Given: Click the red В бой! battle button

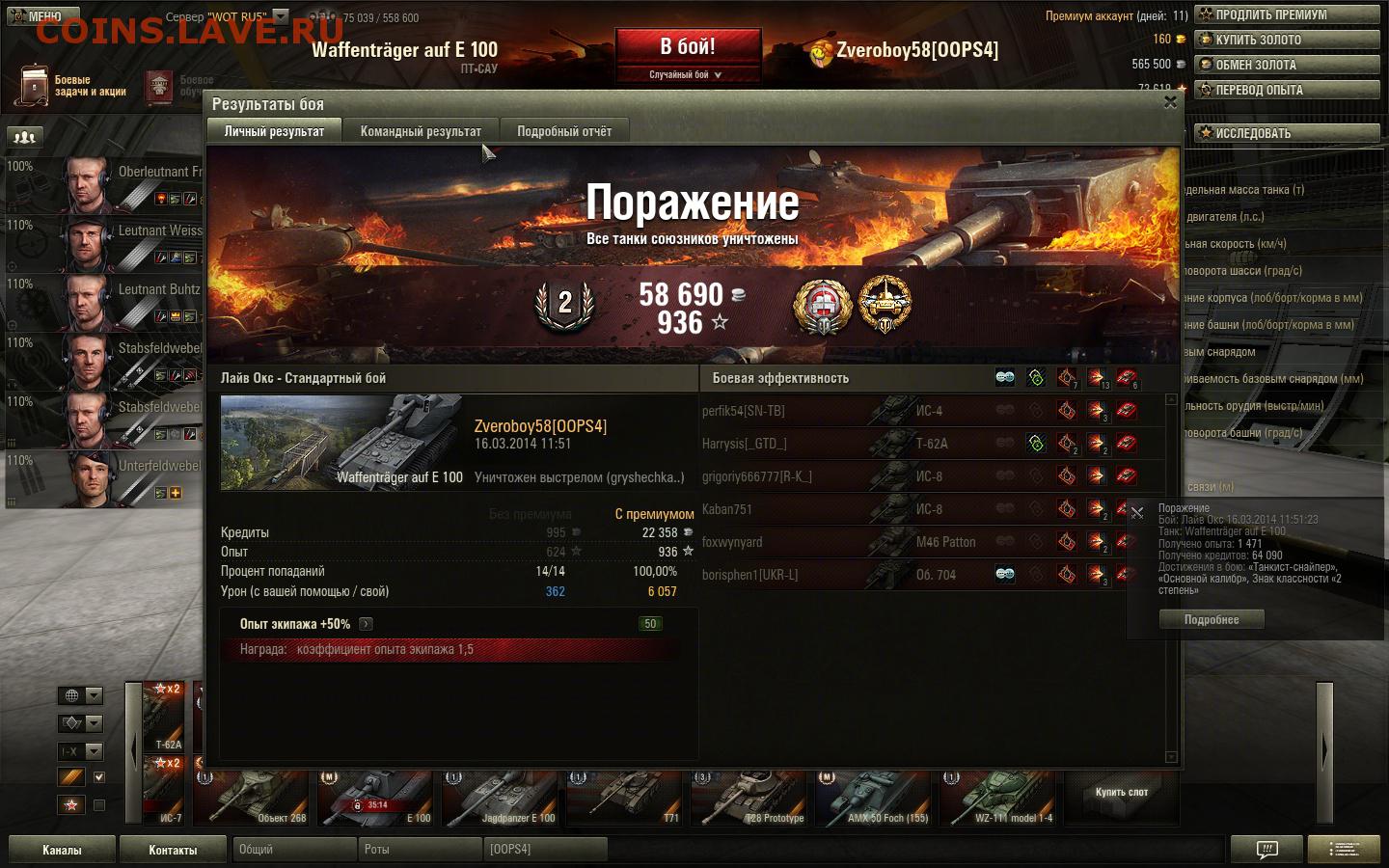Looking at the screenshot, I should point(688,47).
